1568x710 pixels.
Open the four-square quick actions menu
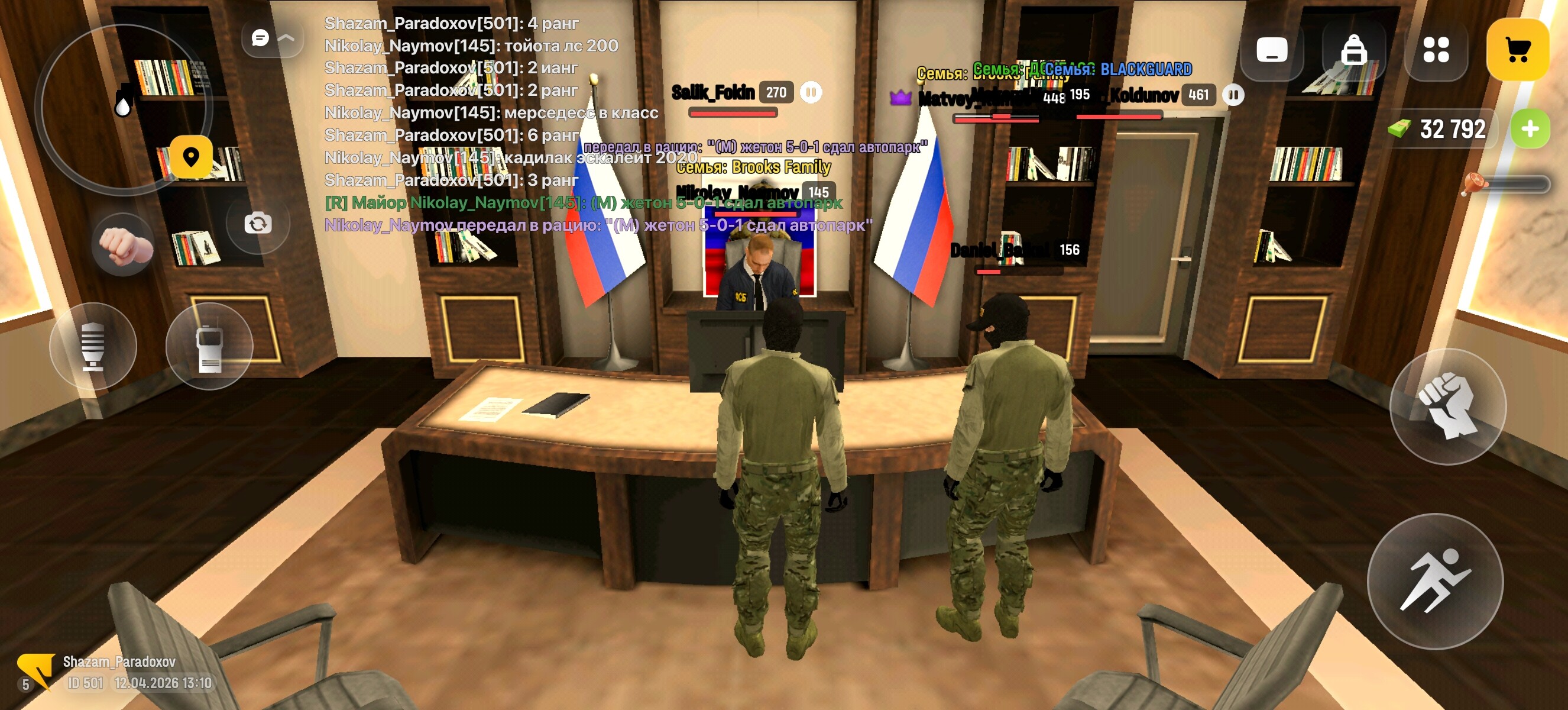[x=1438, y=50]
